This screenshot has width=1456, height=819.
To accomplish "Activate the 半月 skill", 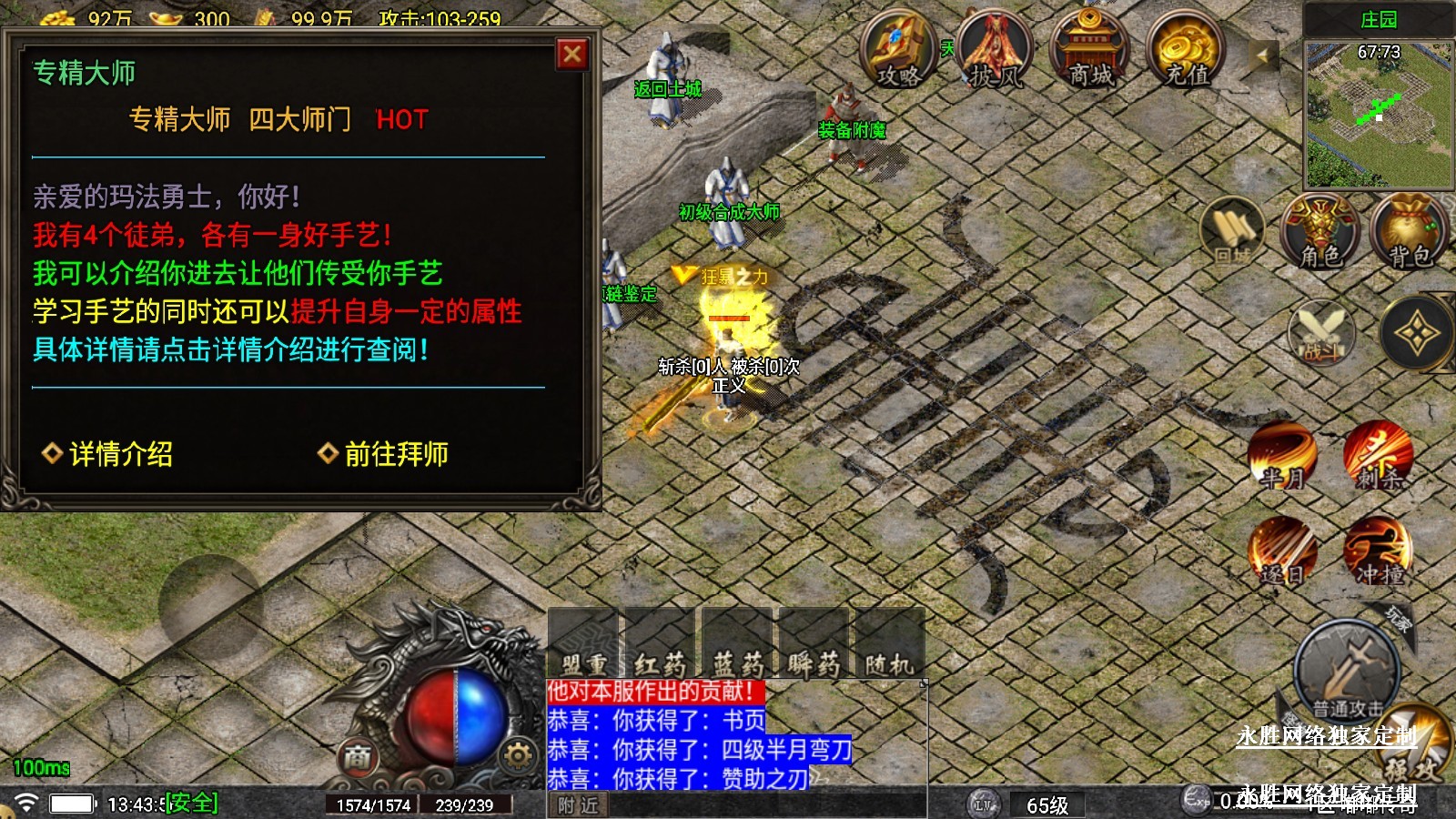I will 1281,455.
